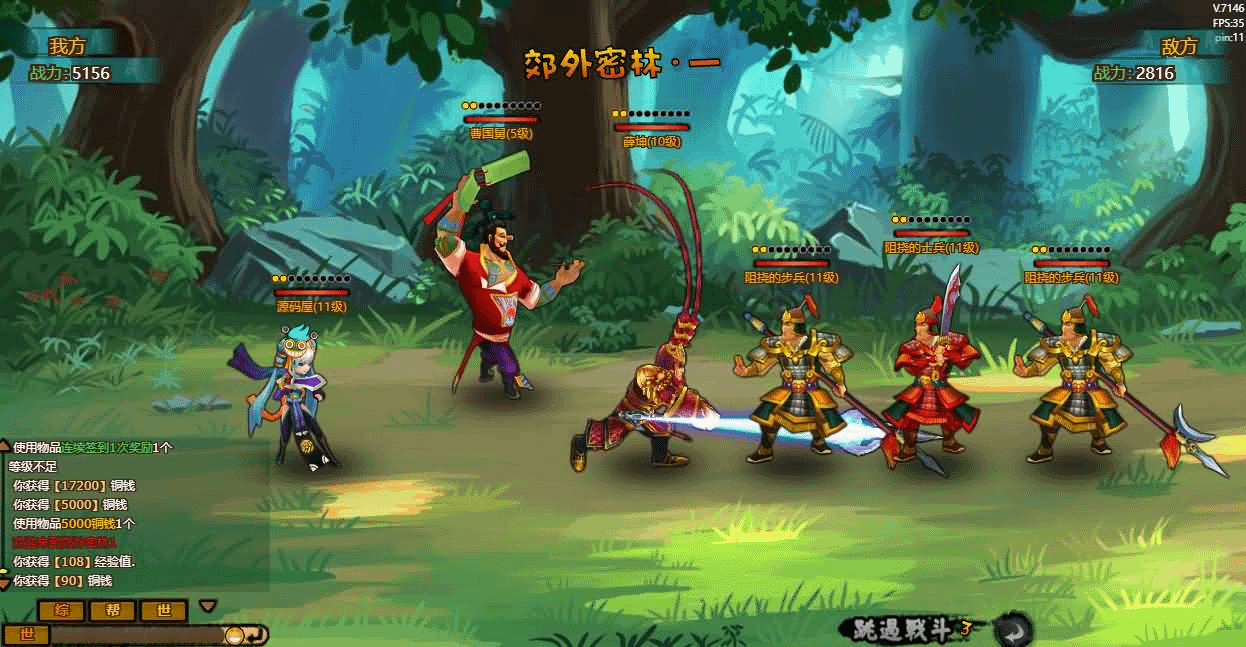The width and height of the screenshot is (1246, 647).
Task: Select the 世 world chat tab
Action: tap(164, 611)
